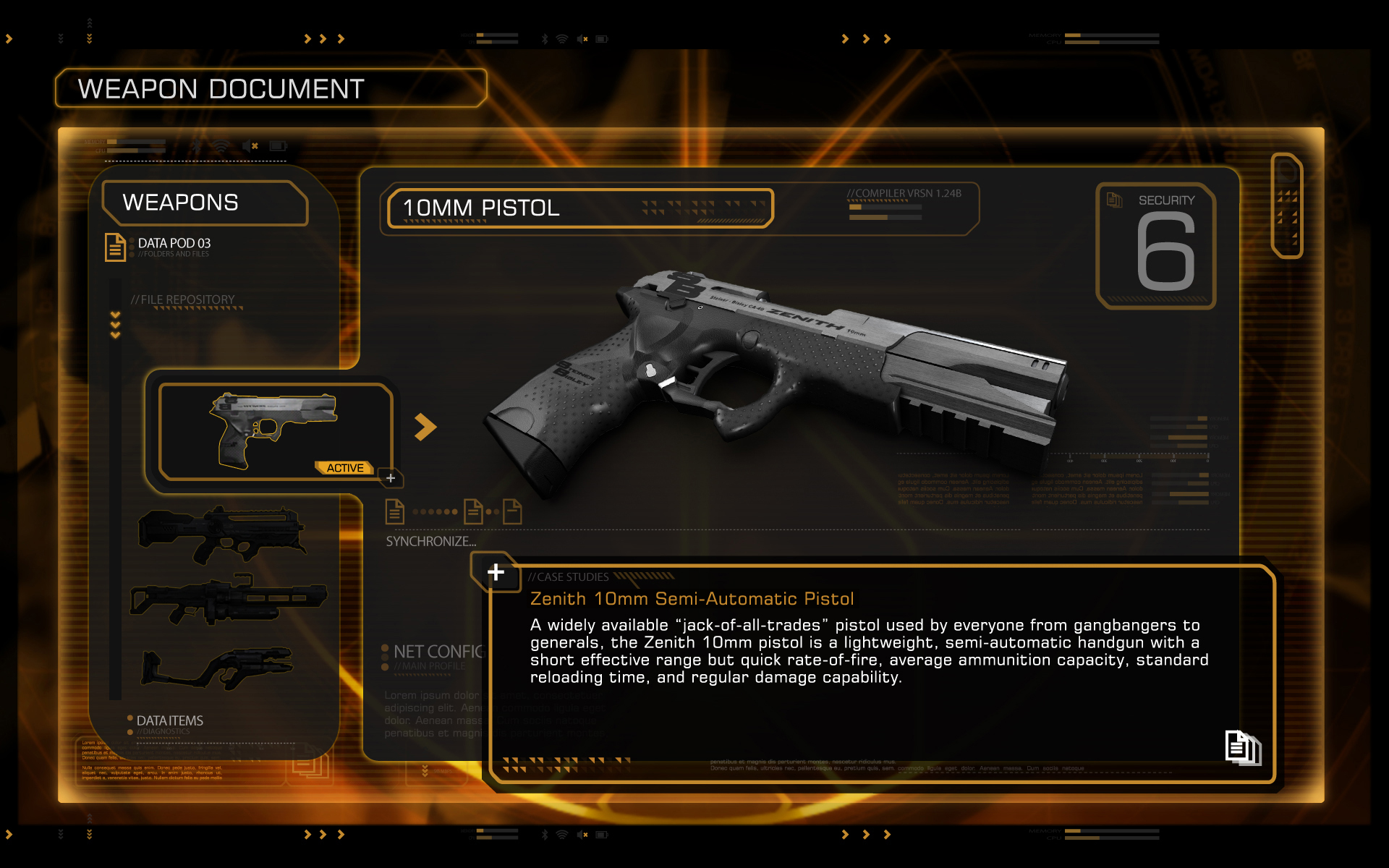
Task: Copy case study with document icon
Action: (x=1242, y=747)
